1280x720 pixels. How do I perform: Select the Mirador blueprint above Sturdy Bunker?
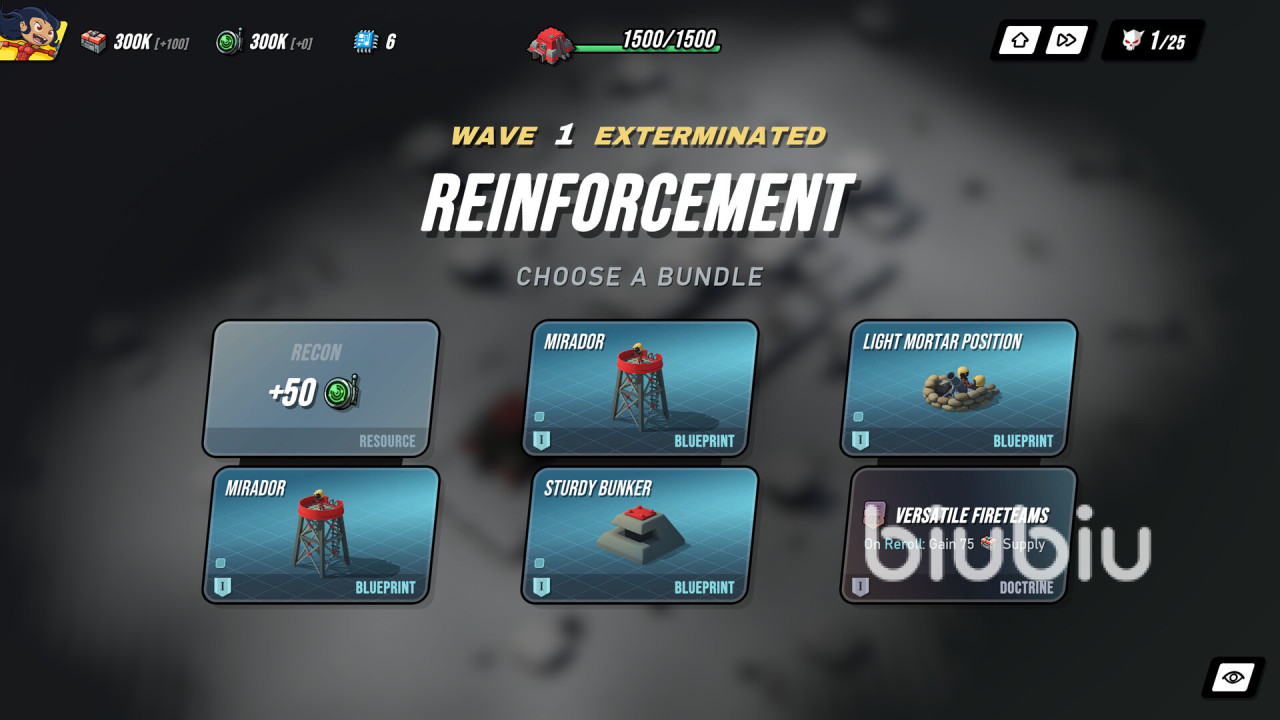pyautogui.click(x=640, y=388)
